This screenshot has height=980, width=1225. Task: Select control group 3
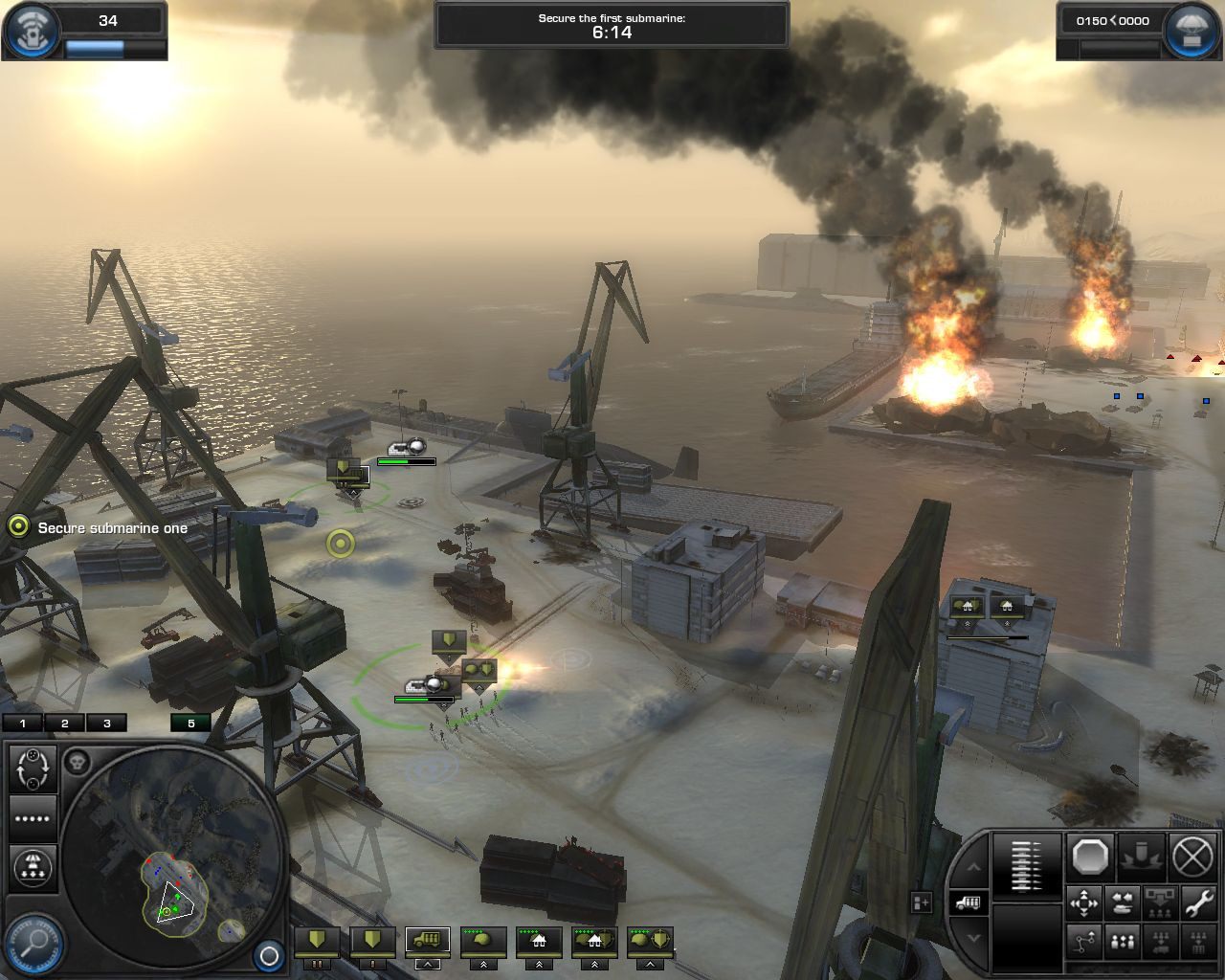107,724
